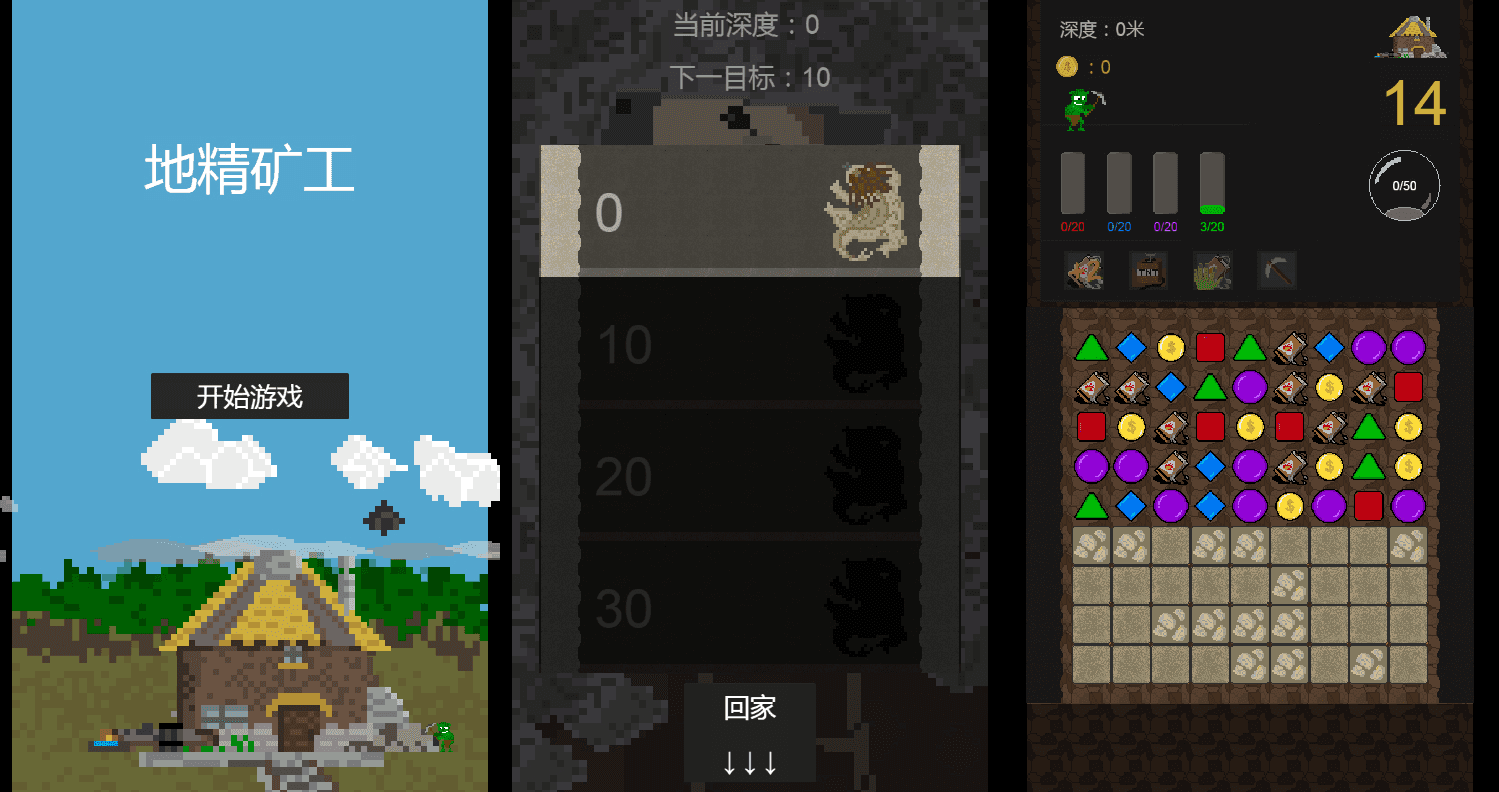Click a yellow coin gem in the grid
Viewport: 1499px width, 792px height.
(1171, 347)
